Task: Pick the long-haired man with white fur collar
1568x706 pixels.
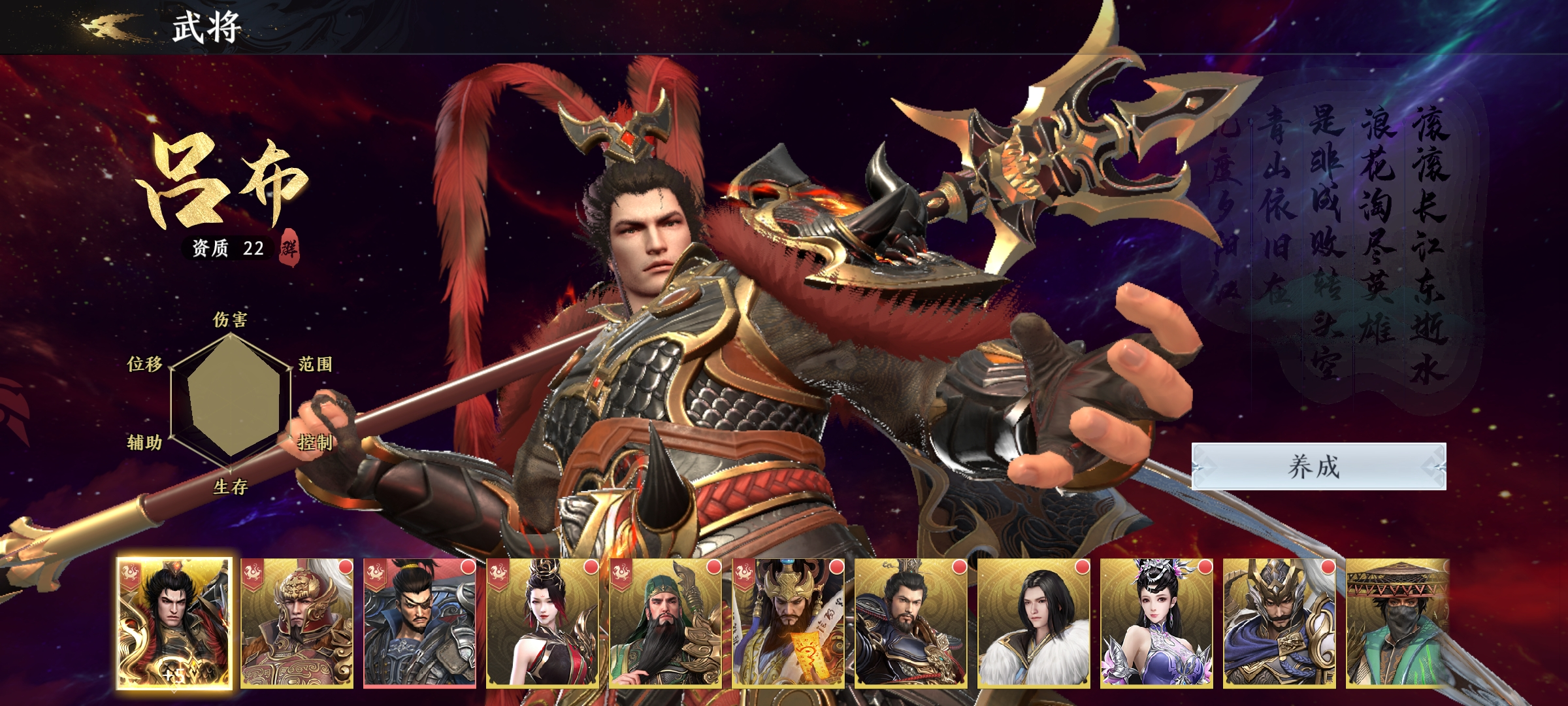Action: 1034,623
